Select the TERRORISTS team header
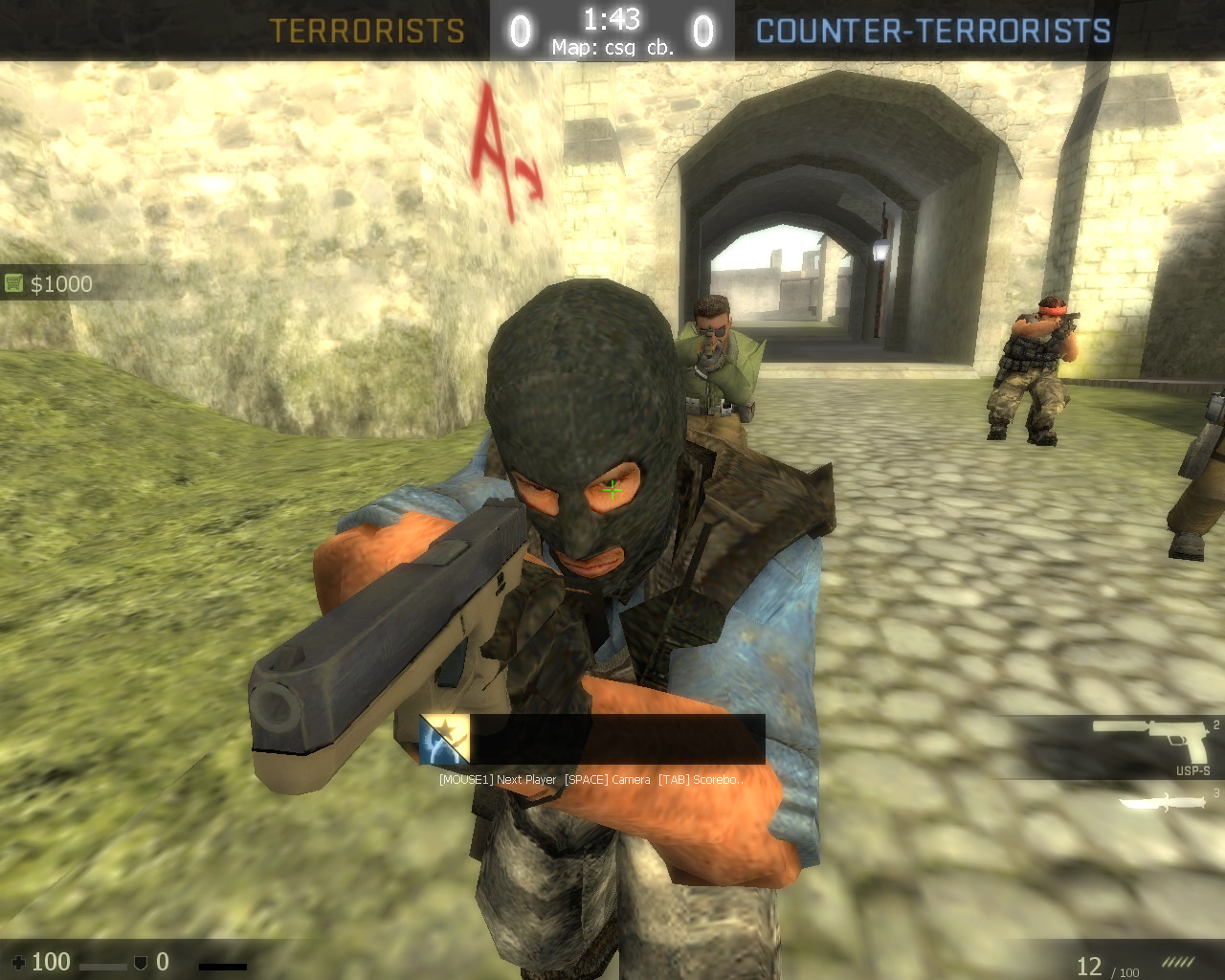This screenshot has width=1225, height=980. 369,29
